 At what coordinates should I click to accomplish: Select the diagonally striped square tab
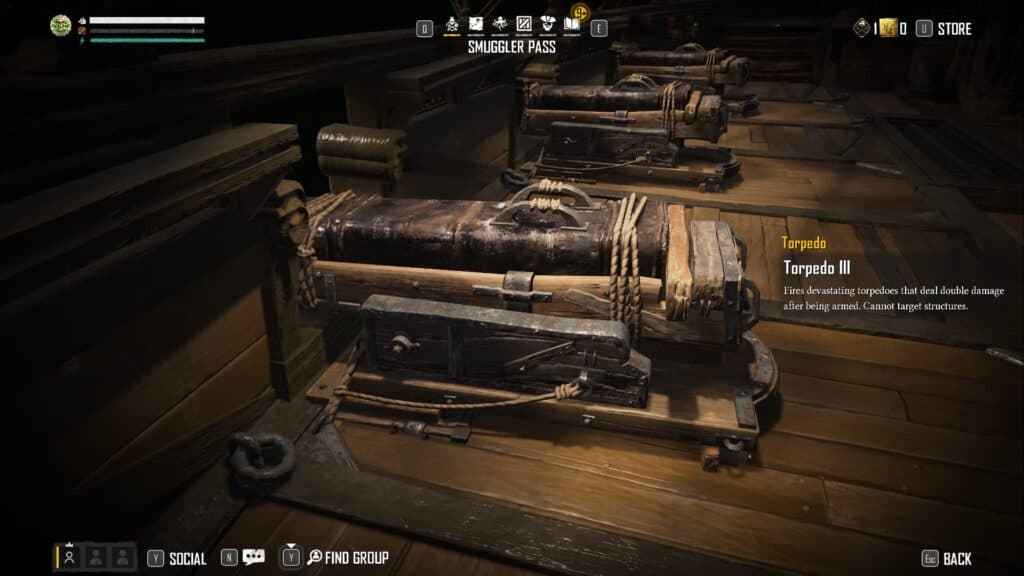(x=523, y=25)
